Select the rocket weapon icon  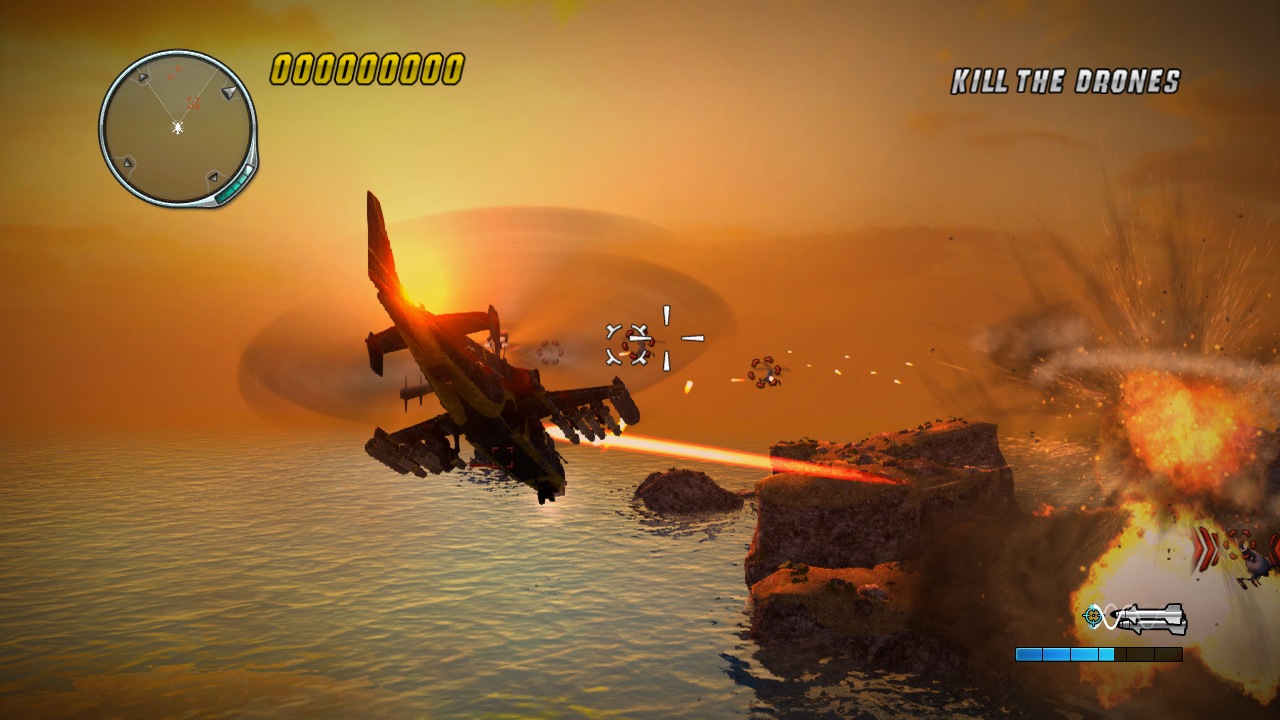click(x=1153, y=618)
